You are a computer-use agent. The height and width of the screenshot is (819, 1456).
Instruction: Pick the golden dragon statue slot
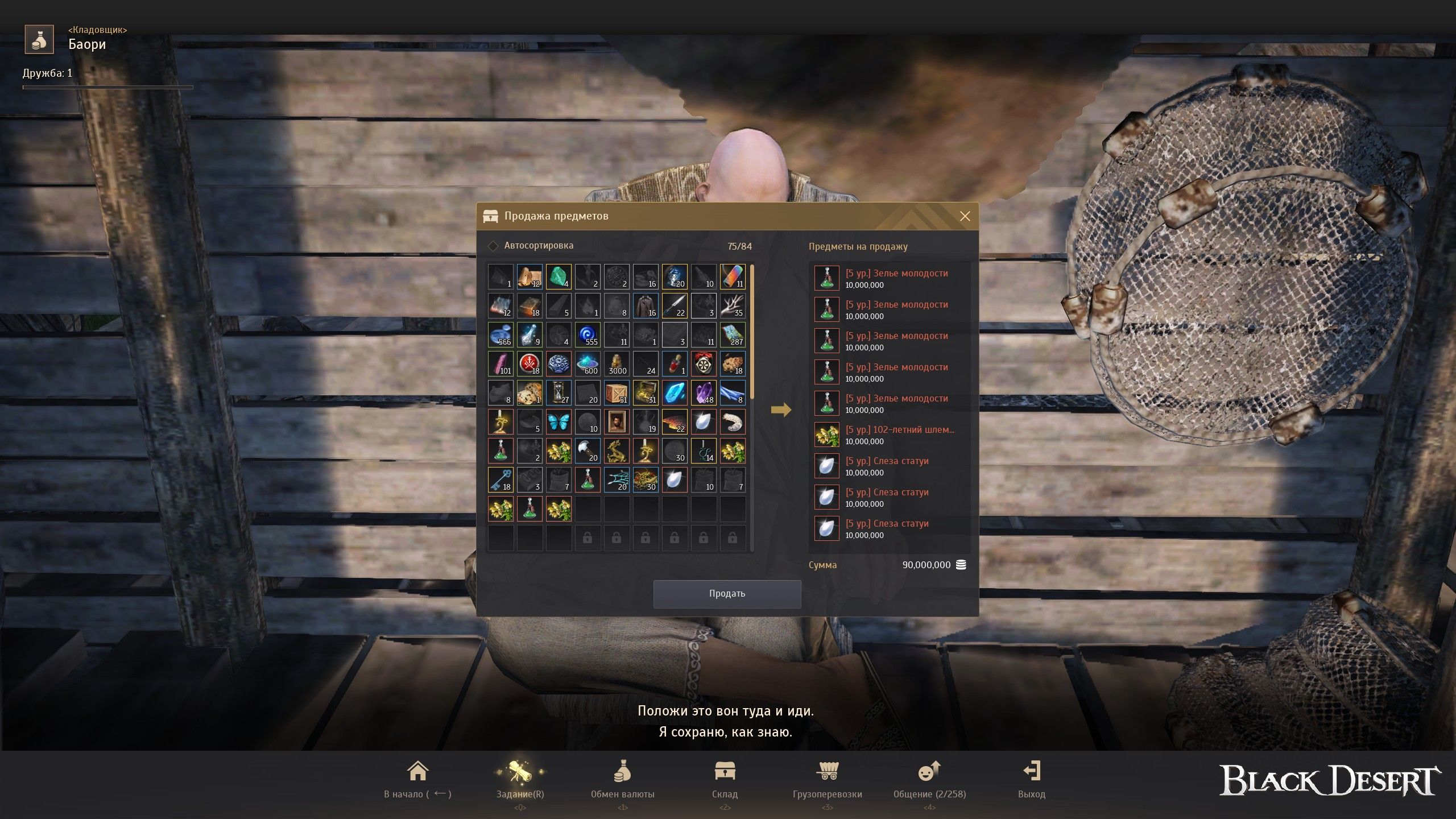click(x=616, y=451)
